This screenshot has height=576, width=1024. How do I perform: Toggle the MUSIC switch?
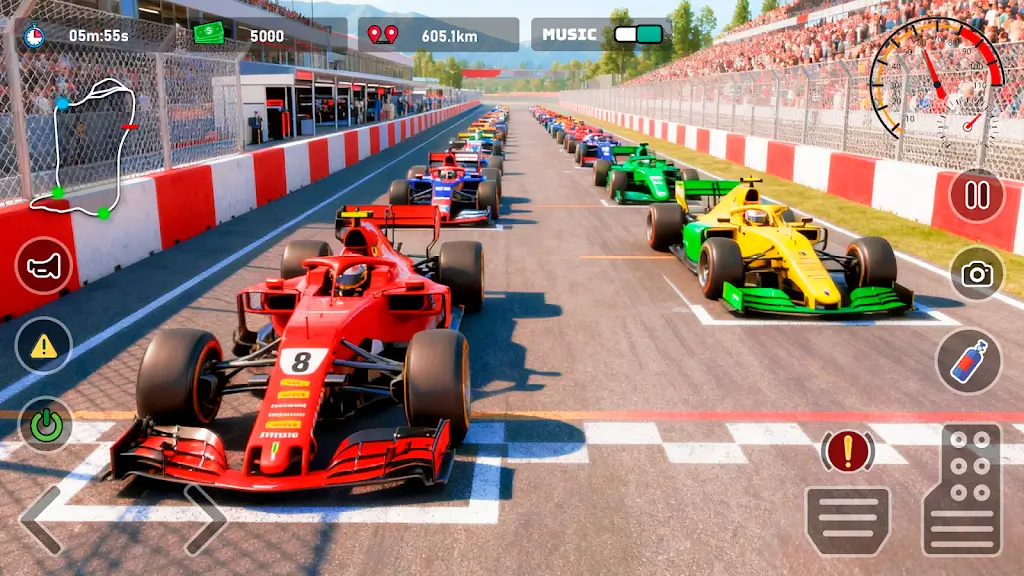[637, 34]
